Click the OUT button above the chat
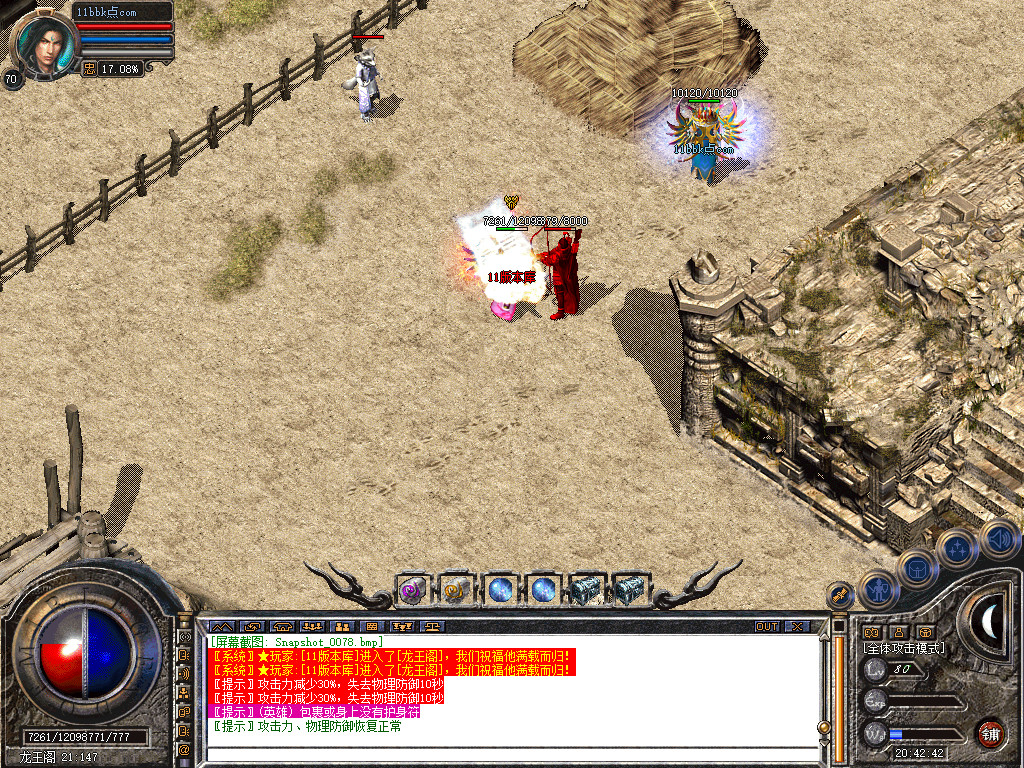 click(766, 627)
